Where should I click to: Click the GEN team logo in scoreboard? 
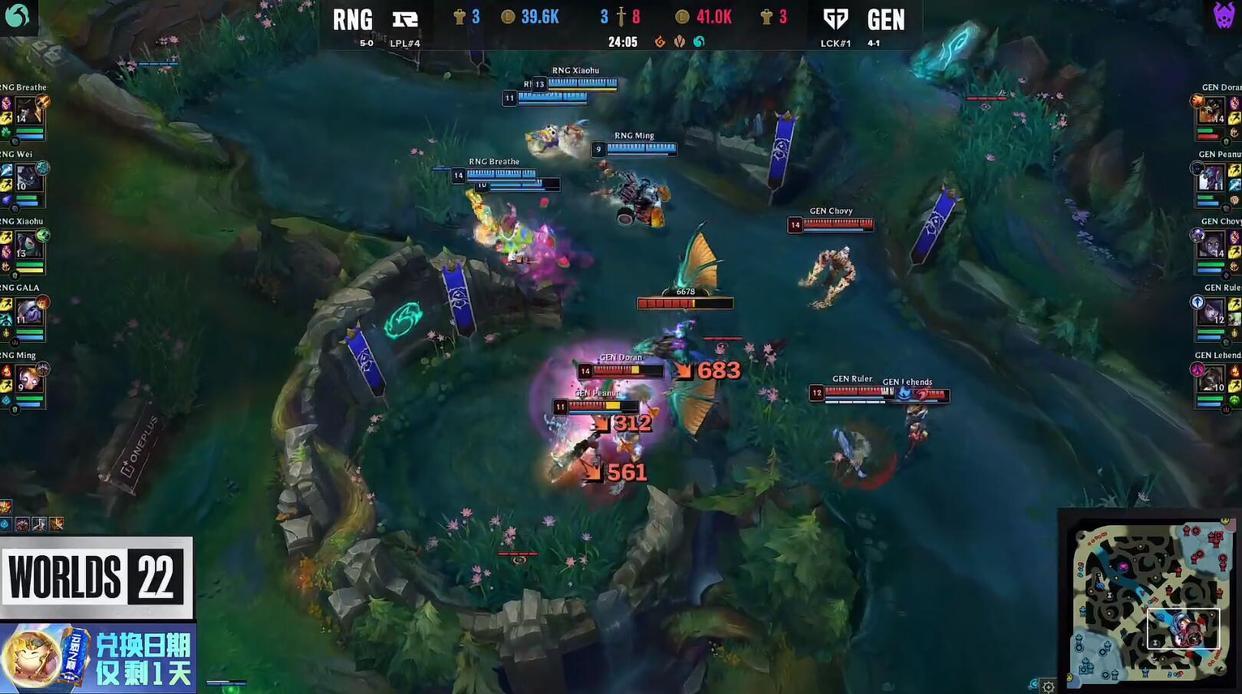click(836, 18)
